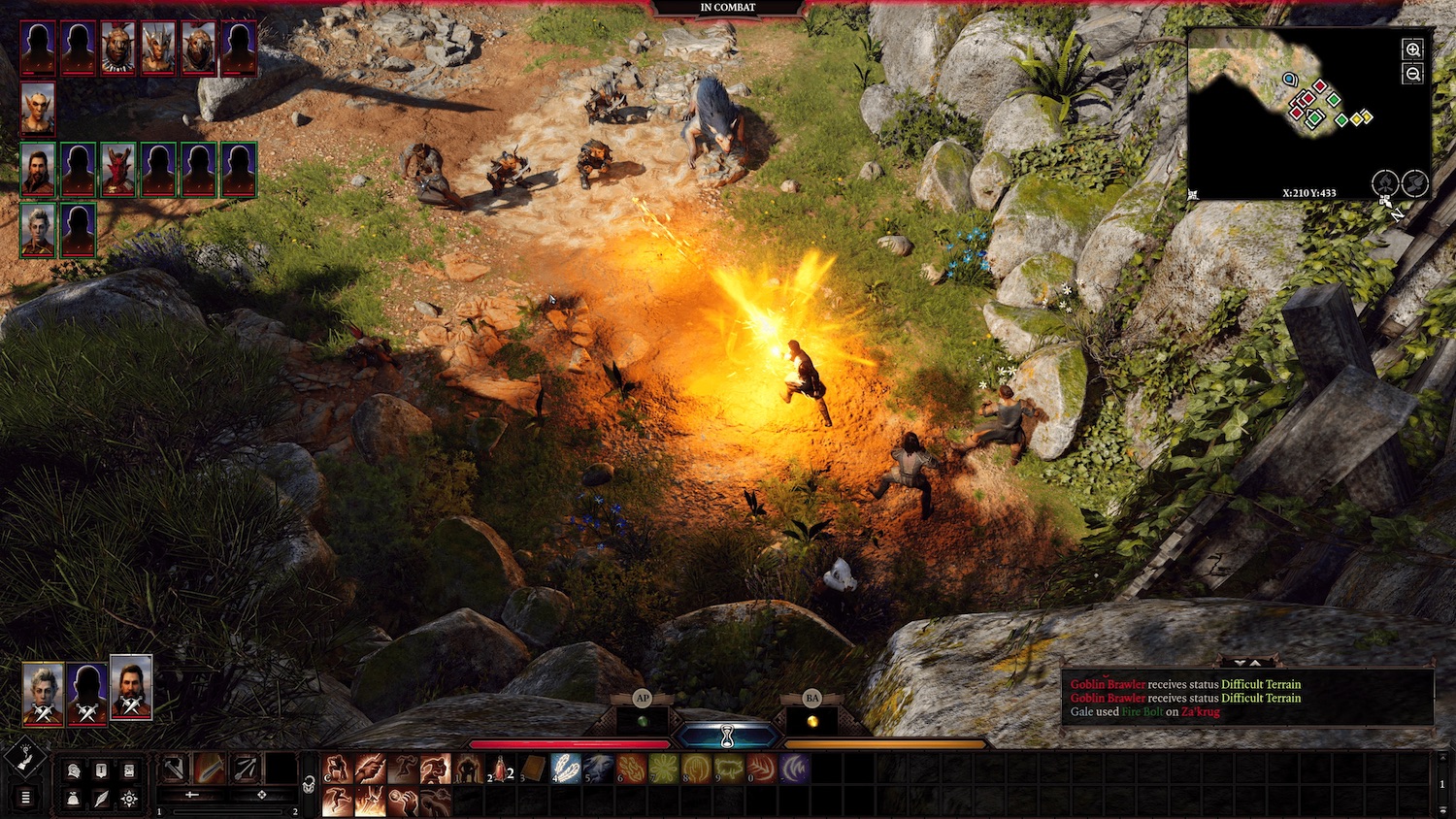This screenshot has height=819, width=1456.
Task: Select the silver-helmeted goblin portrait in turn order
Action: 157,48
